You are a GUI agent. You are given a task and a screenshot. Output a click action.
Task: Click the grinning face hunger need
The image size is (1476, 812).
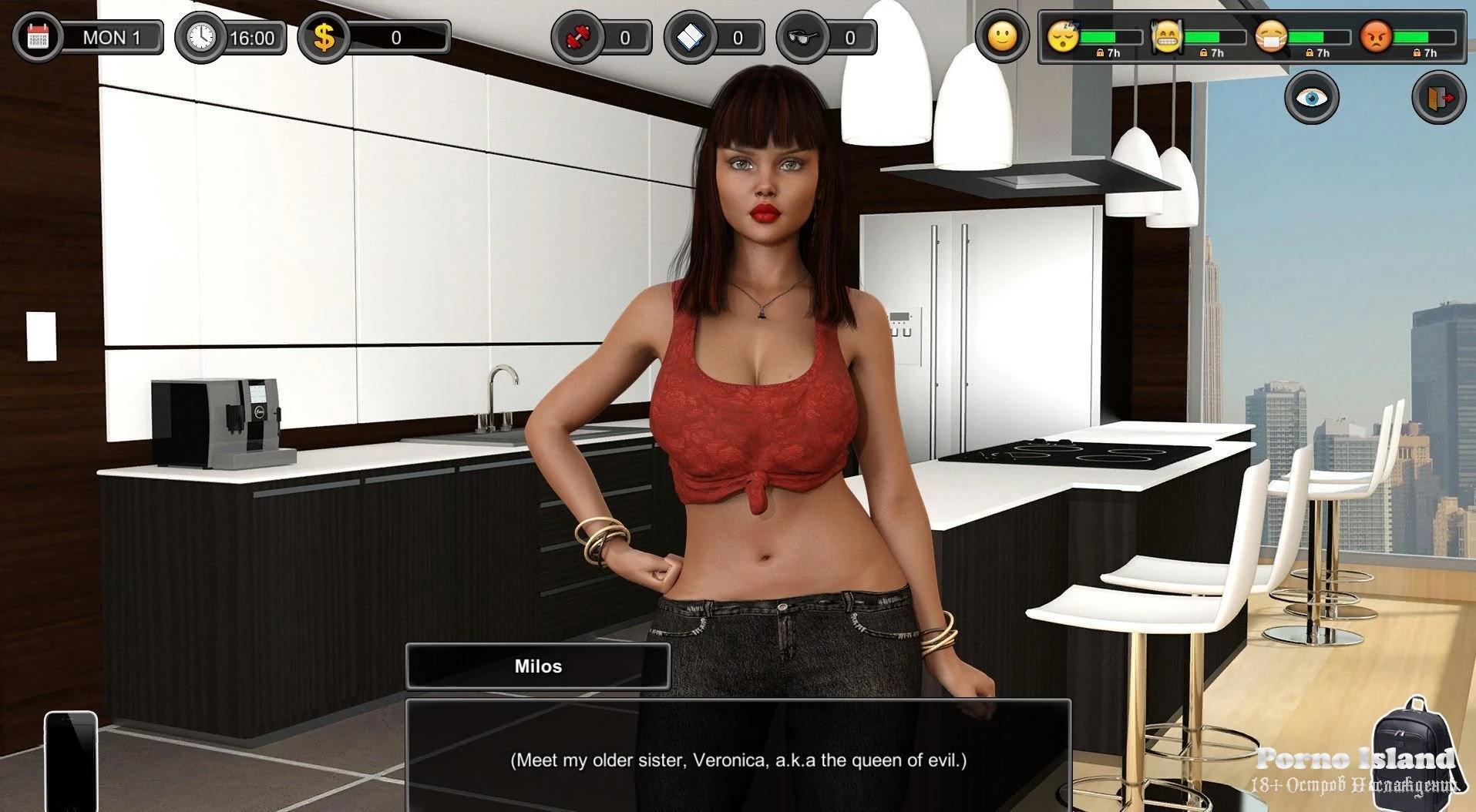1166,36
